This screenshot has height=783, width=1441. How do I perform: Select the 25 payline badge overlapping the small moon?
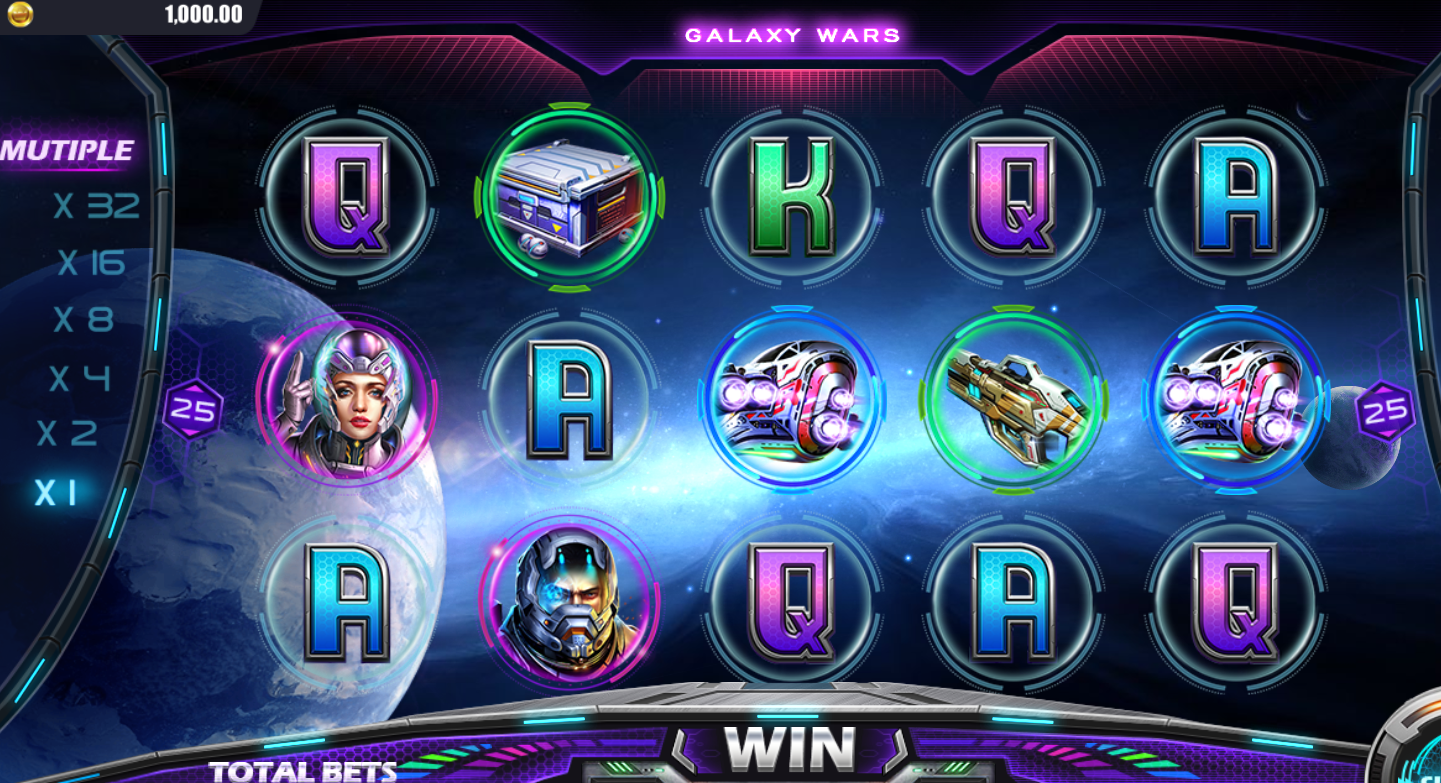coord(1385,411)
